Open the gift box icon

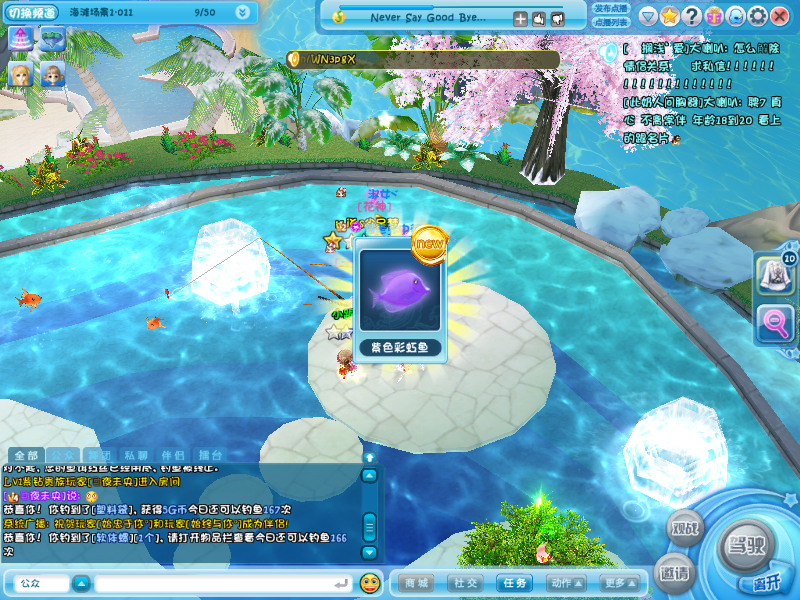(713, 16)
